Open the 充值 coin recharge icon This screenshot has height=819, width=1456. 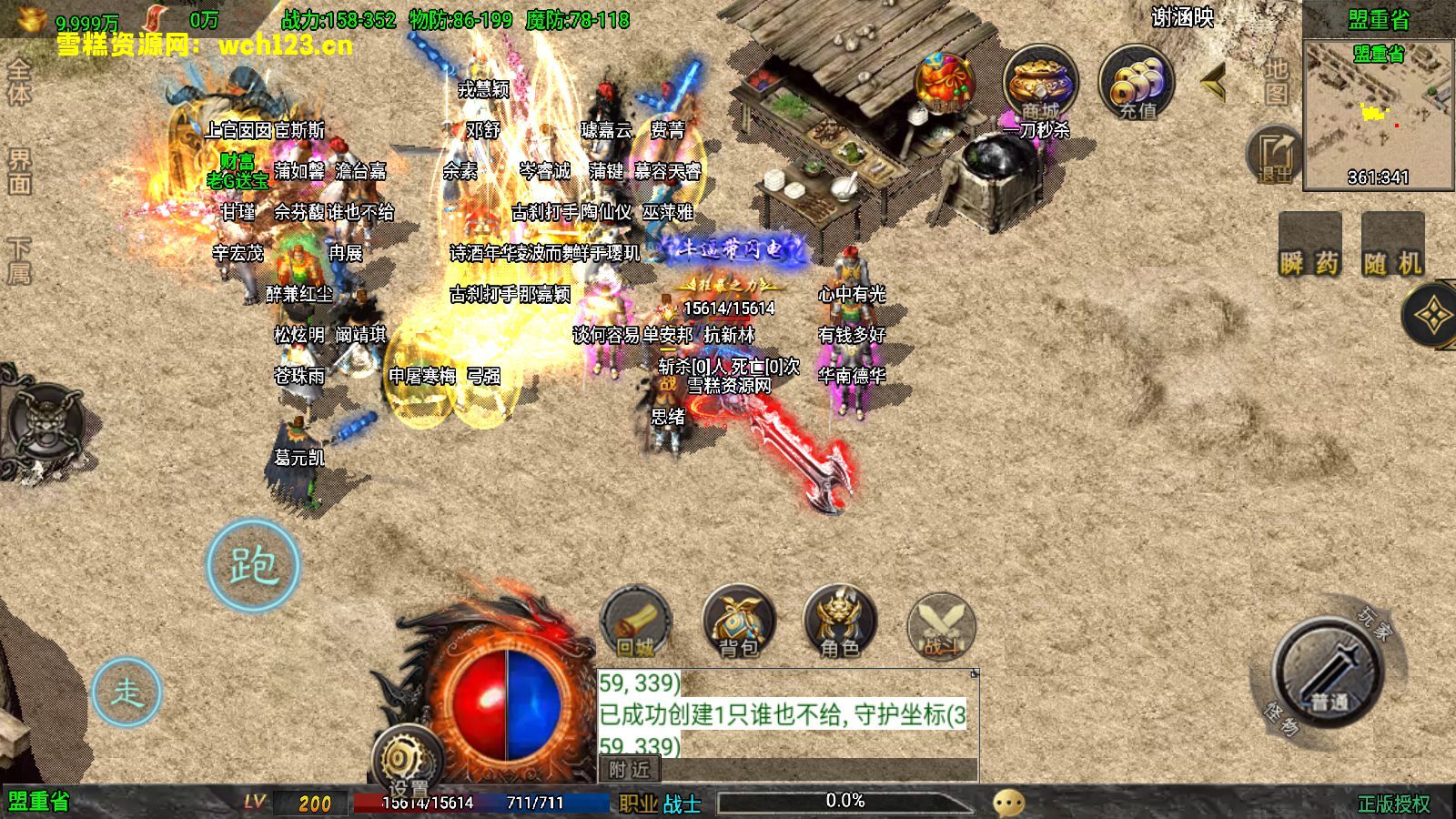[1137, 84]
